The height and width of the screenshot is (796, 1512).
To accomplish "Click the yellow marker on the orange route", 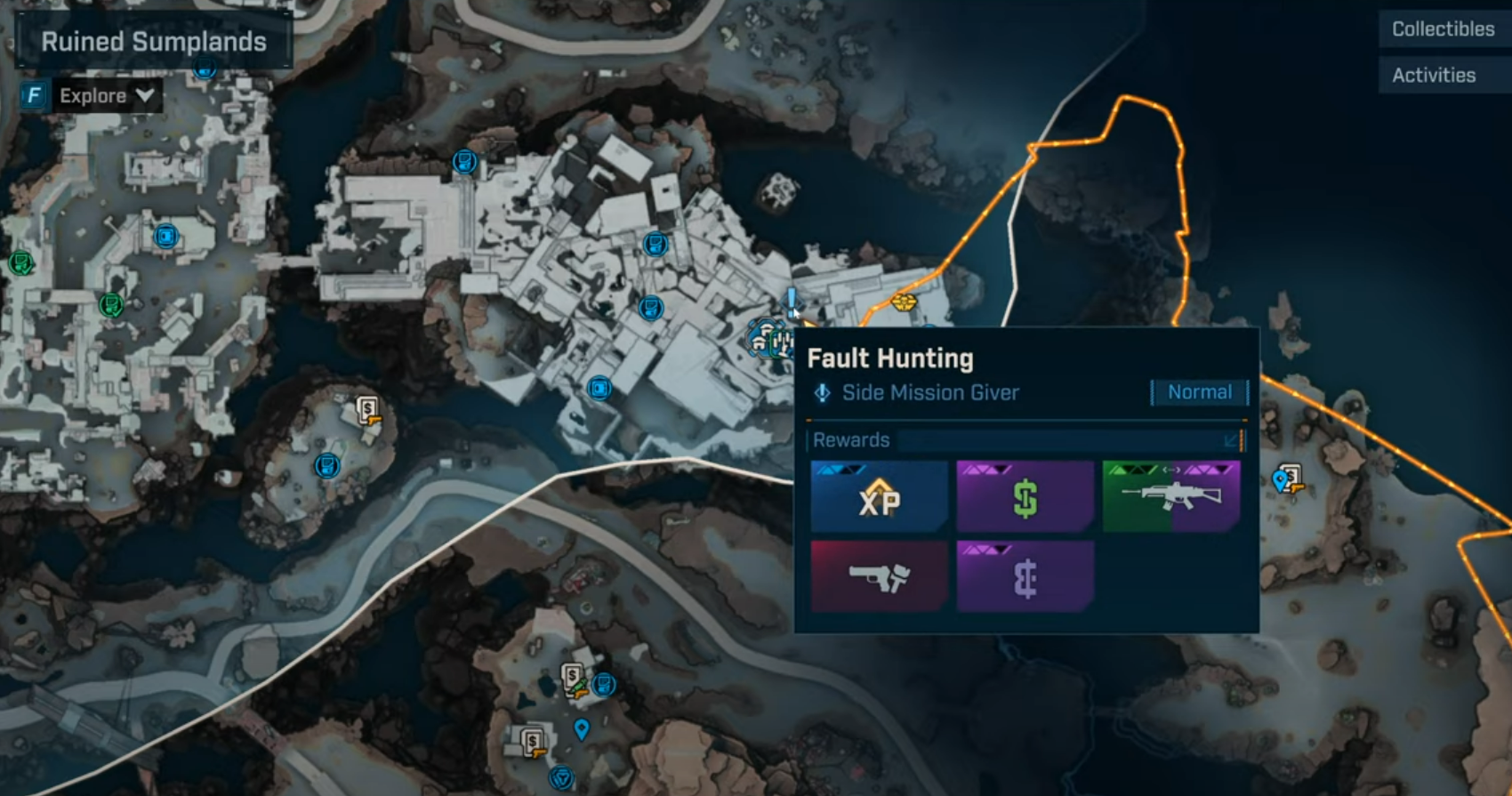I will click(x=904, y=302).
